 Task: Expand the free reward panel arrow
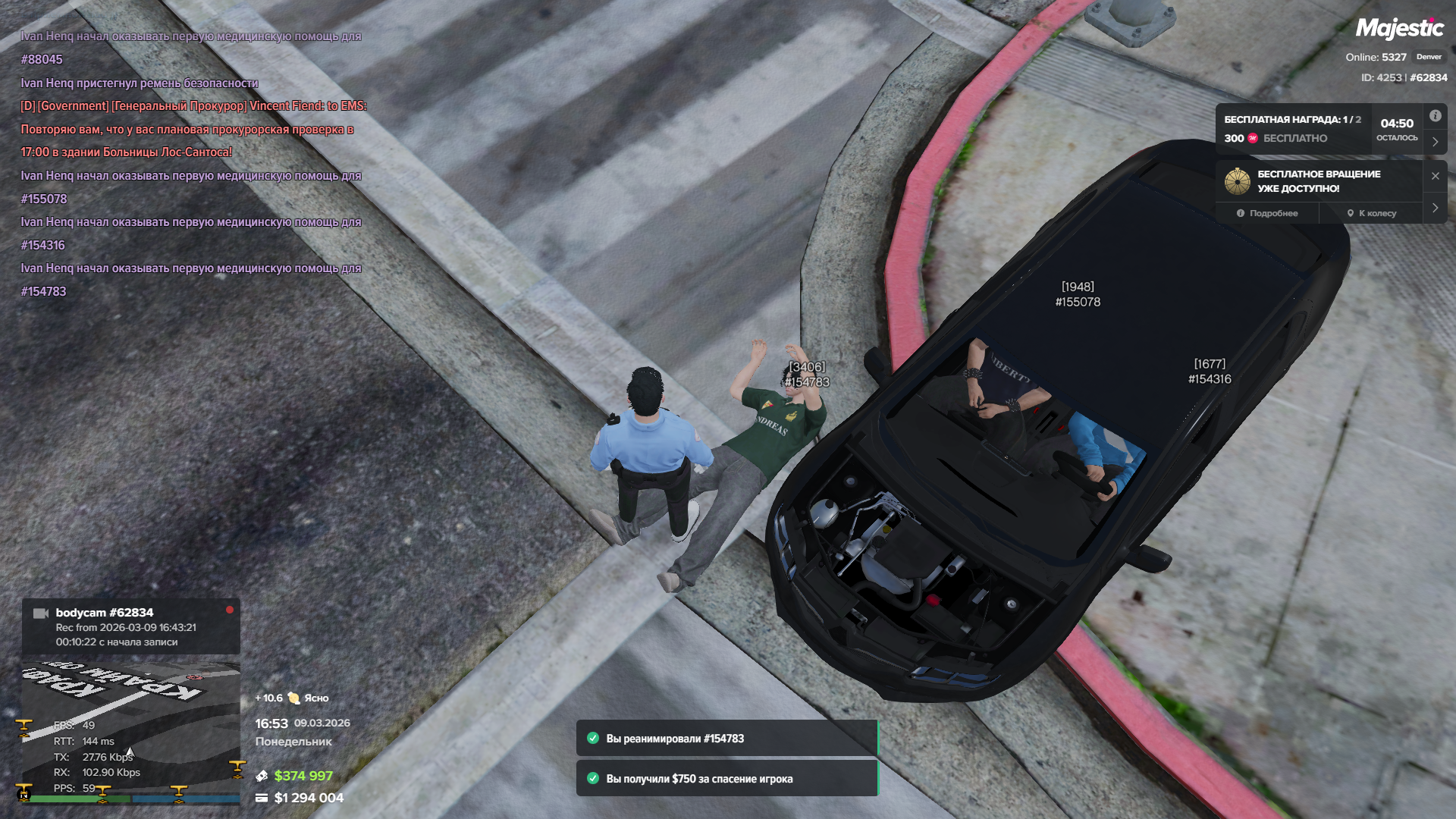click(1435, 142)
